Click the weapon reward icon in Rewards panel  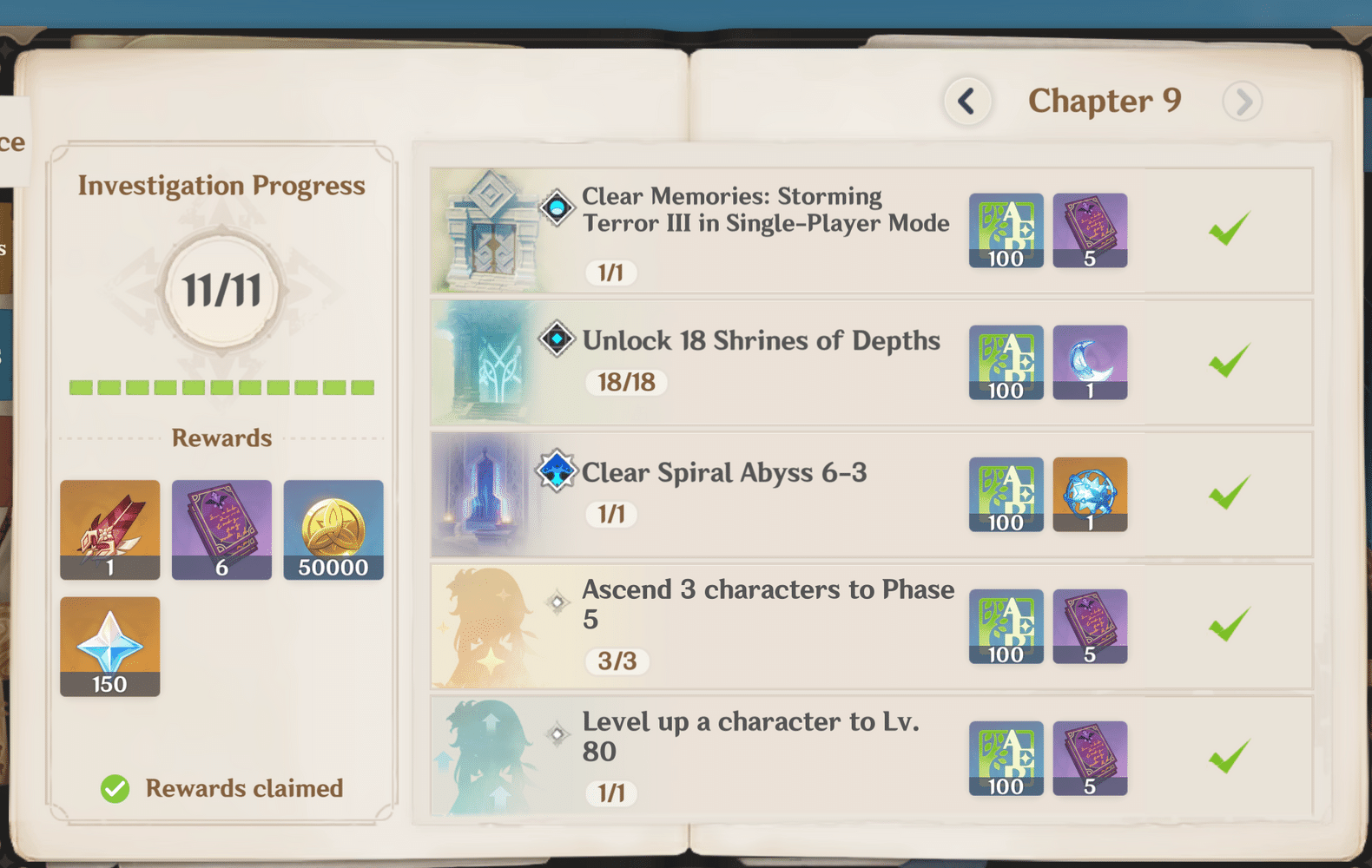tap(109, 529)
